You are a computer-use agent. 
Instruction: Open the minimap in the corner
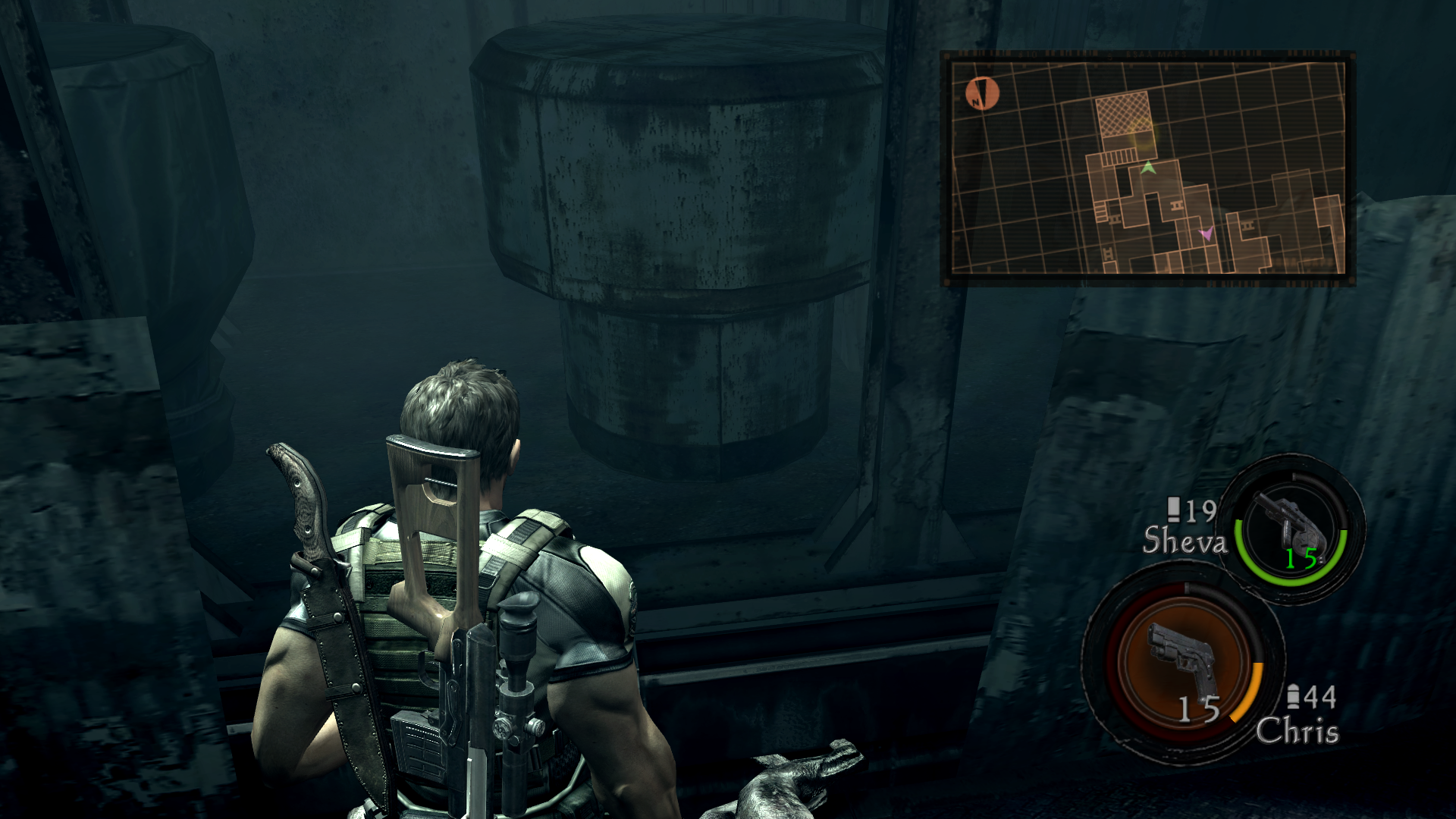click(x=1147, y=168)
